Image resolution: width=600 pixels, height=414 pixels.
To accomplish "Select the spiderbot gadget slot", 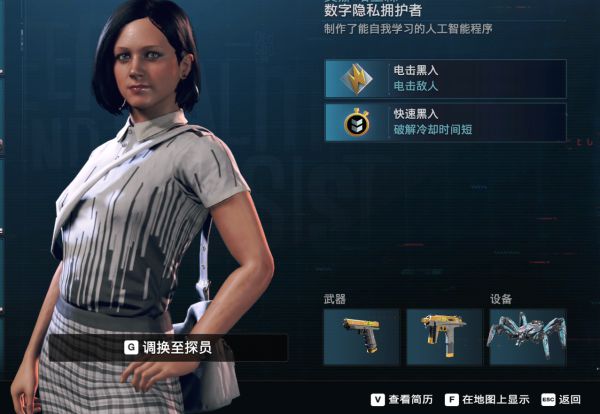I will click(526, 336).
